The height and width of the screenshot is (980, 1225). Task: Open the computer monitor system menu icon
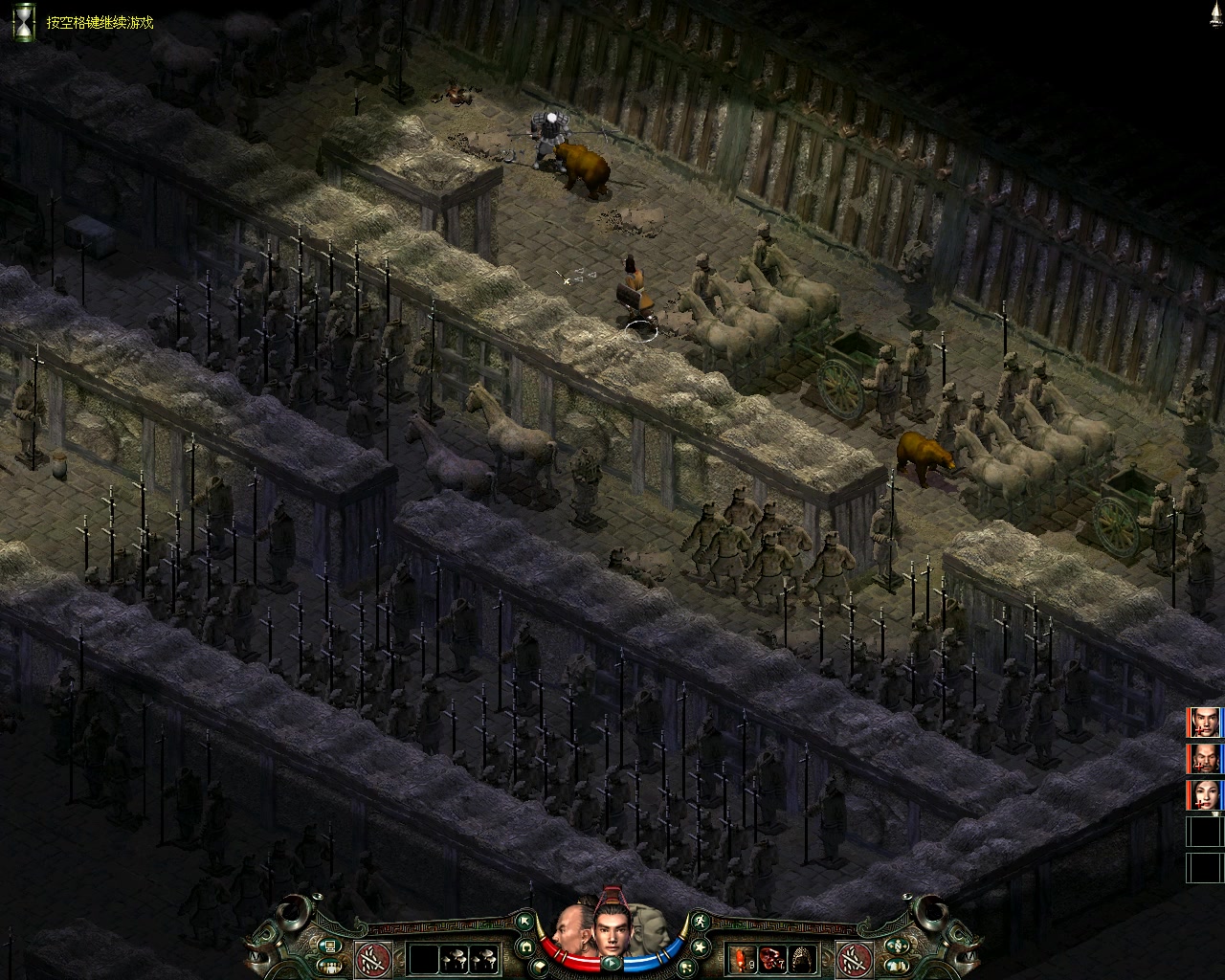[330, 947]
